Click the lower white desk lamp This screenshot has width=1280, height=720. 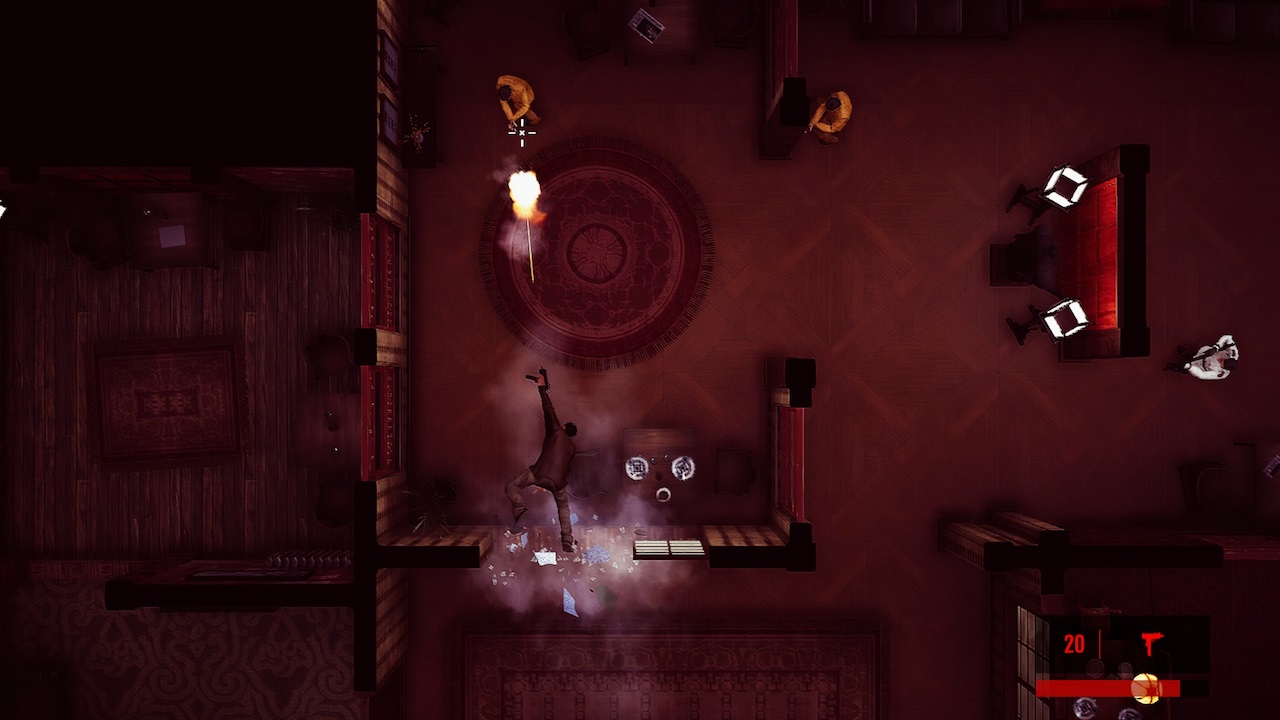point(1063,318)
